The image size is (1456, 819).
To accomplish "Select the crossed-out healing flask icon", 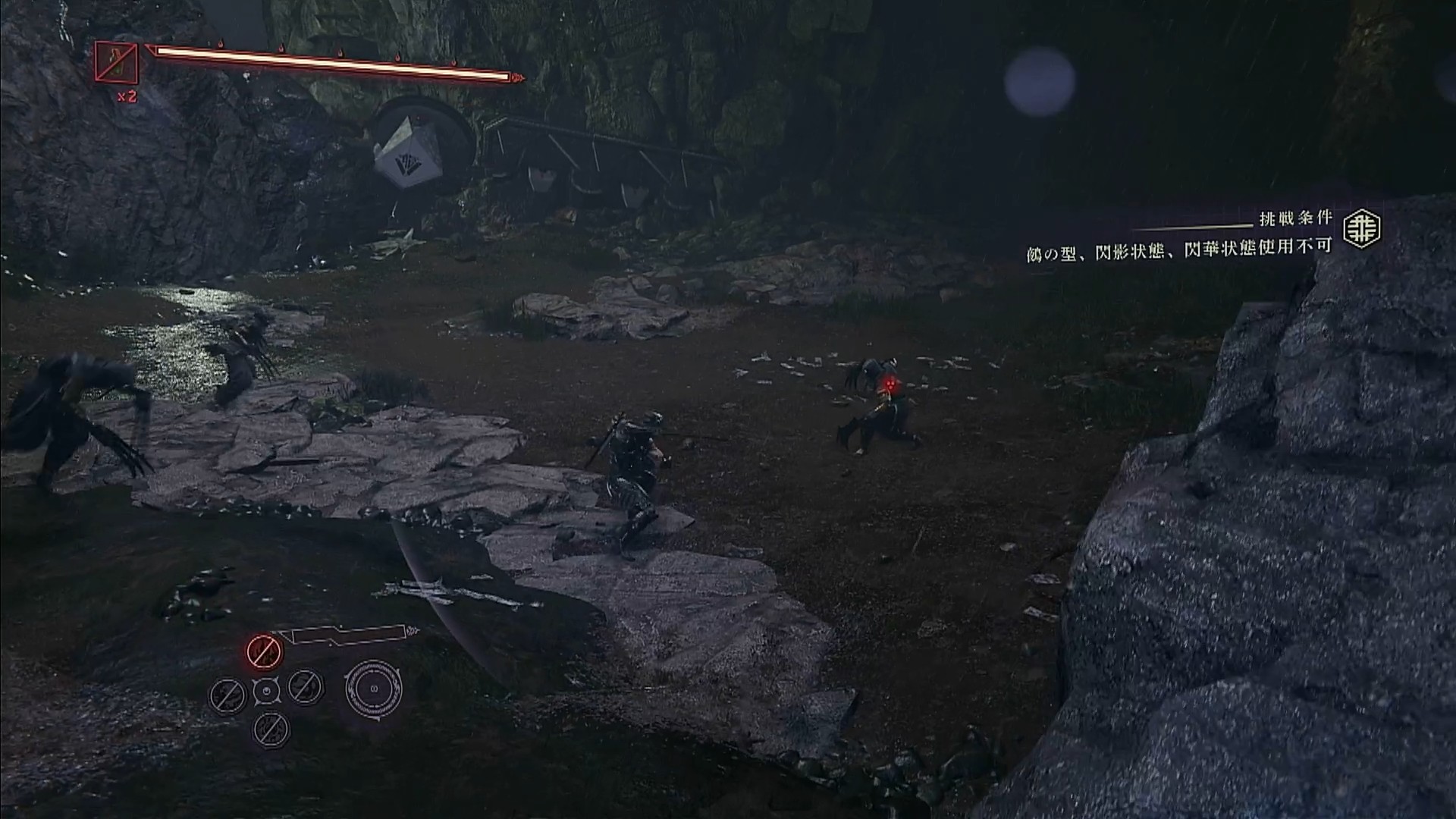I will (x=116, y=62).
